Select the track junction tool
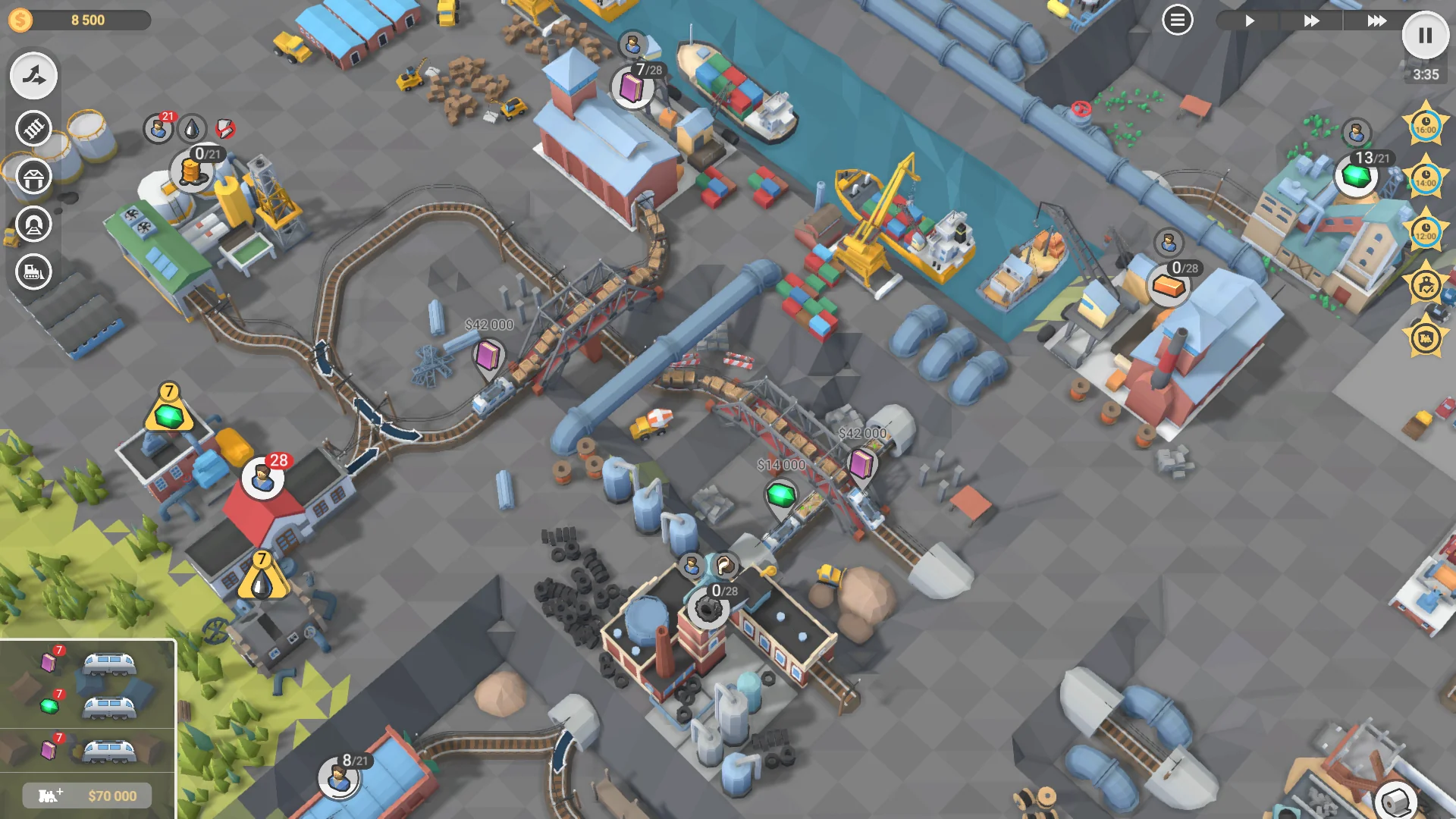Image resolution: width=1456 pixels, height=819 pixels. pos(33,75)
